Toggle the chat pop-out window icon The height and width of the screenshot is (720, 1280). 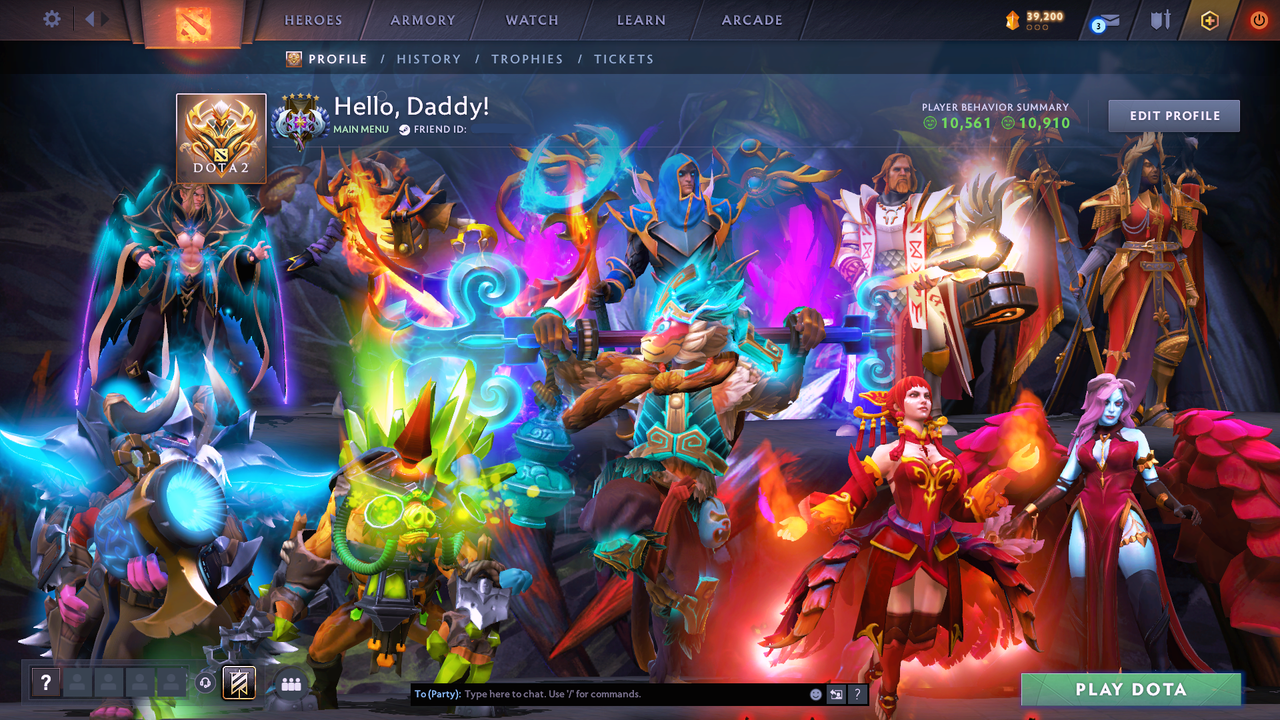[835, 693]
